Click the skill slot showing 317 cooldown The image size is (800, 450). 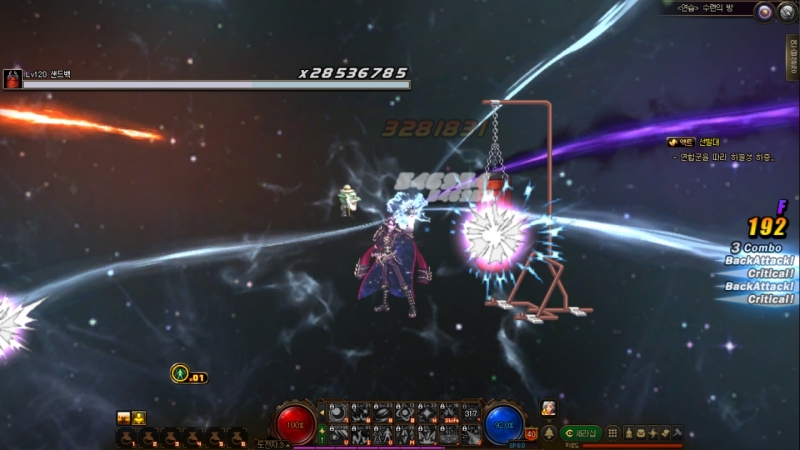tap(472, 412)
